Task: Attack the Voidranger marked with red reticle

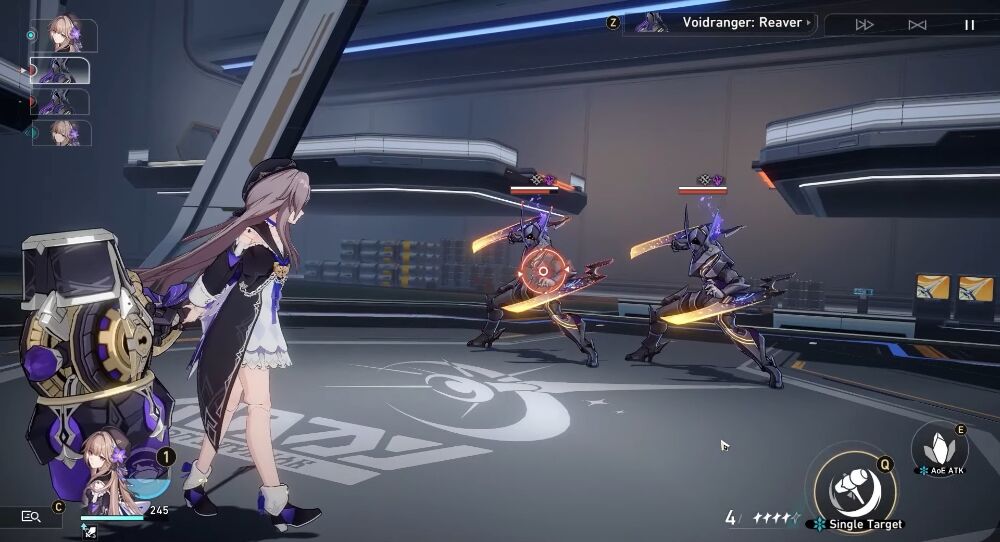Action: tap(541, 272)
